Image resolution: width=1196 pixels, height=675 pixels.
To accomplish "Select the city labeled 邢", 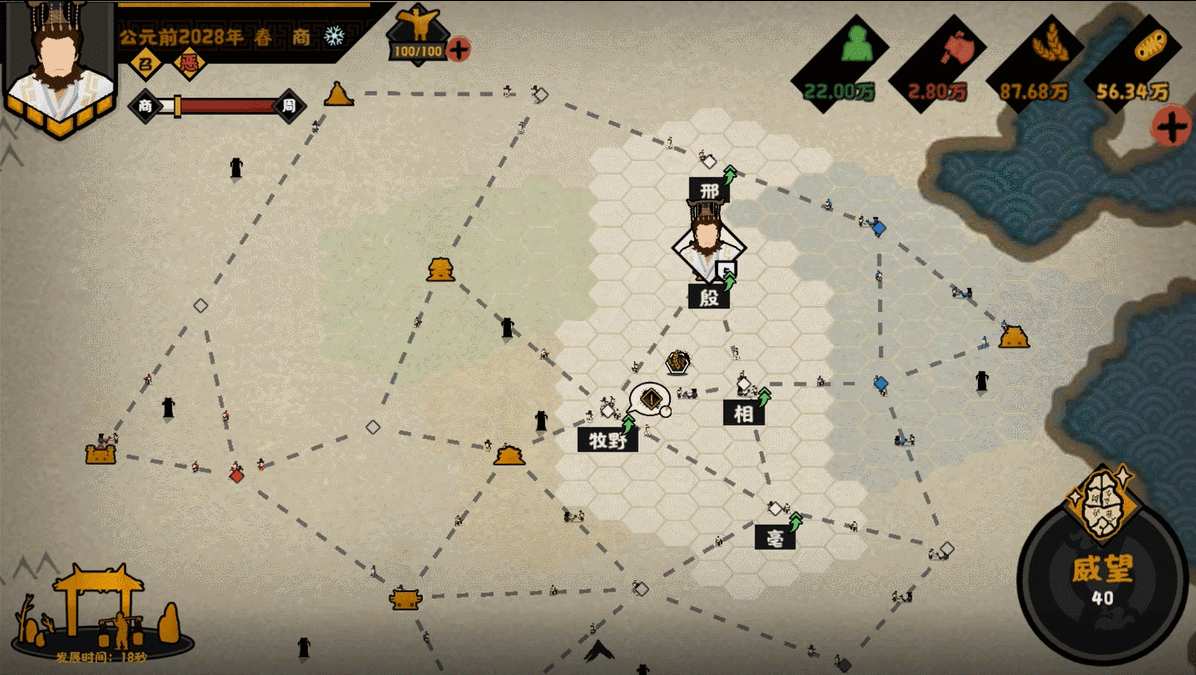I will pyautogui.click(x=709, y=189).
